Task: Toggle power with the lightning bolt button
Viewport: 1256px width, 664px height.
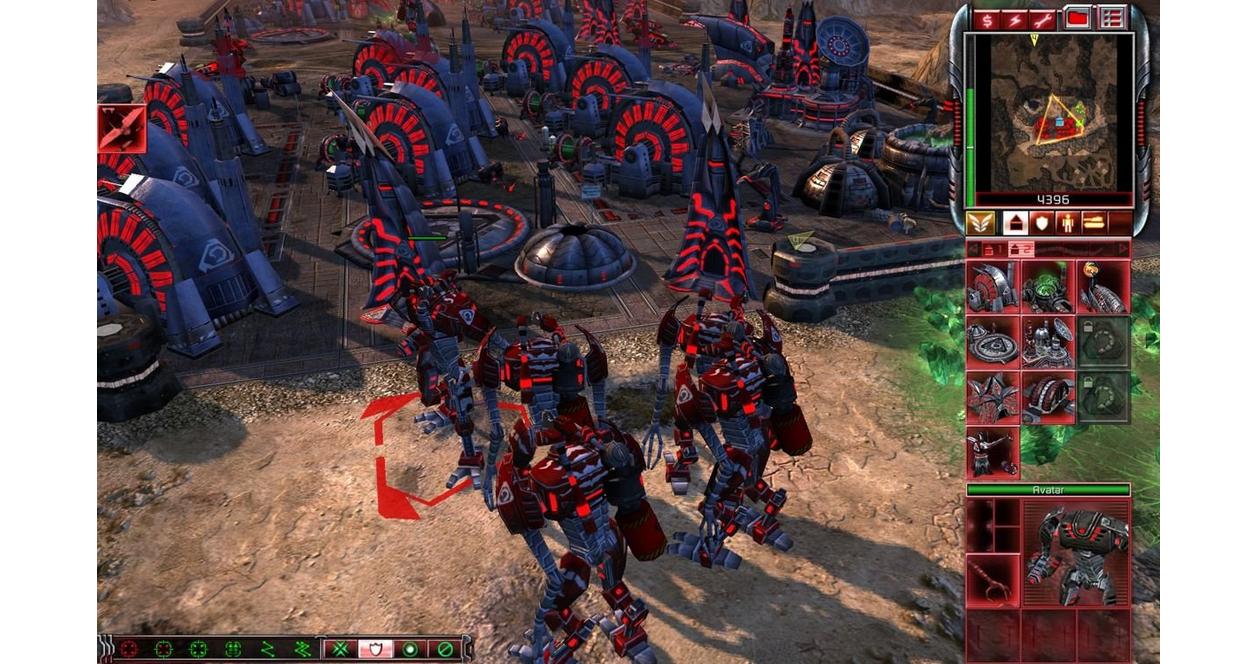Action: 1018,19
